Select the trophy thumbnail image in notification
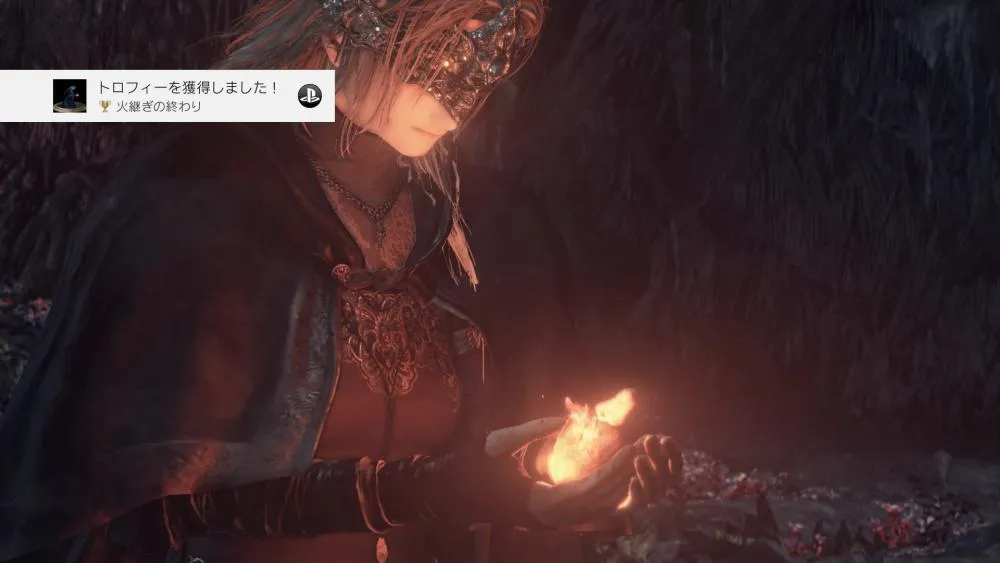1000x563 pixels. (69, 96)
